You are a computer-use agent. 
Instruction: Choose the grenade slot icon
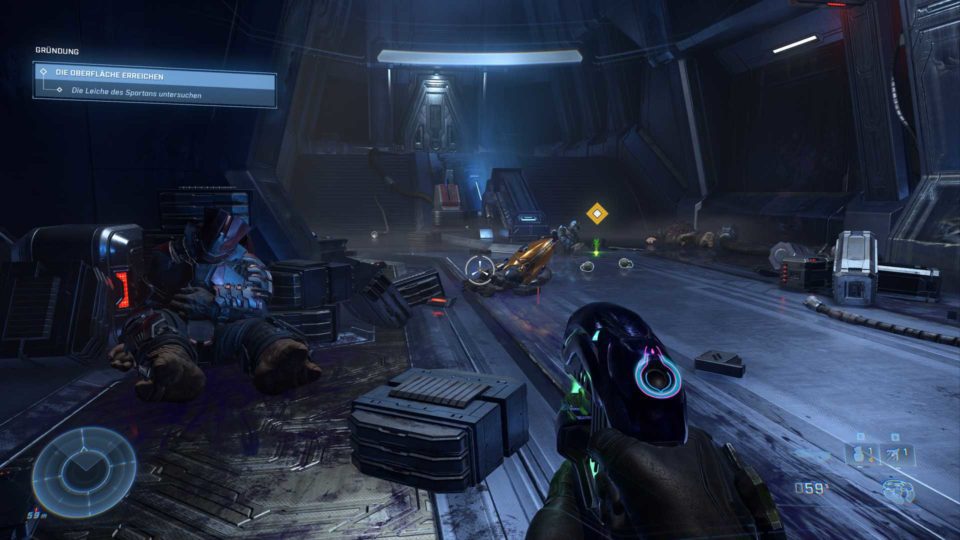click(x=859, y=455)
